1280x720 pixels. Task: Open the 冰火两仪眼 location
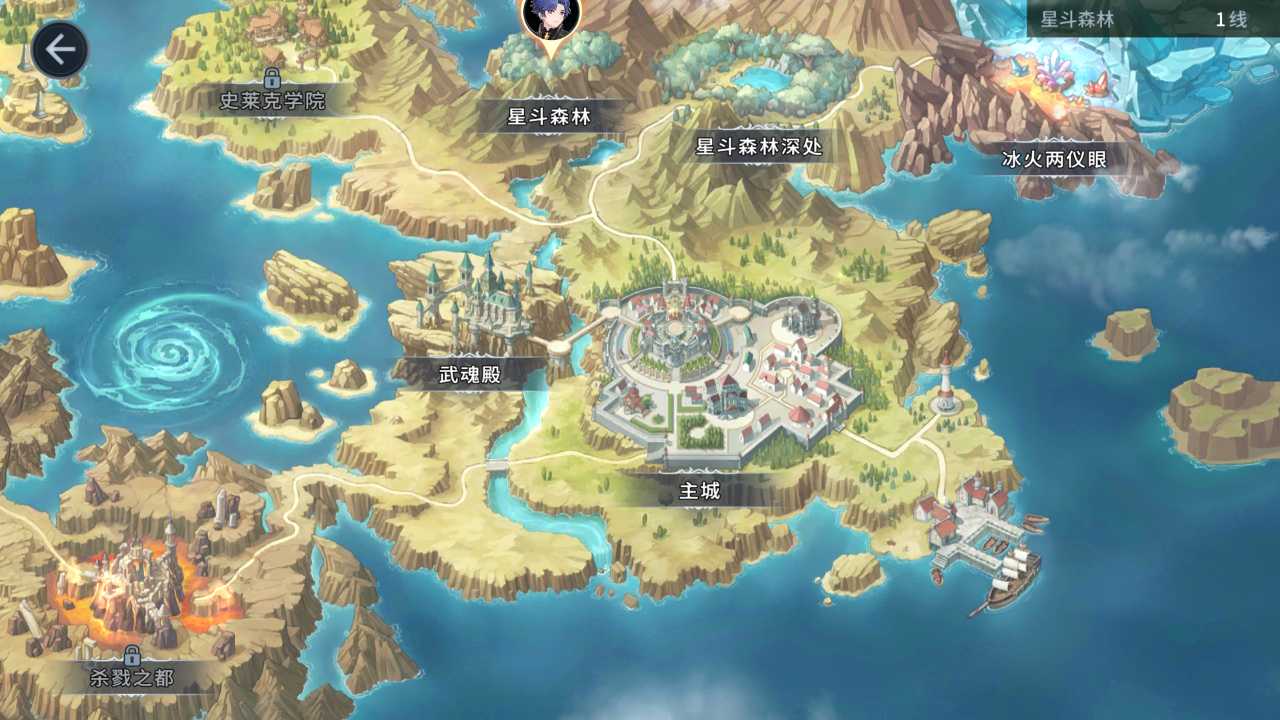pyautogui.click(x=1055, y=159)
